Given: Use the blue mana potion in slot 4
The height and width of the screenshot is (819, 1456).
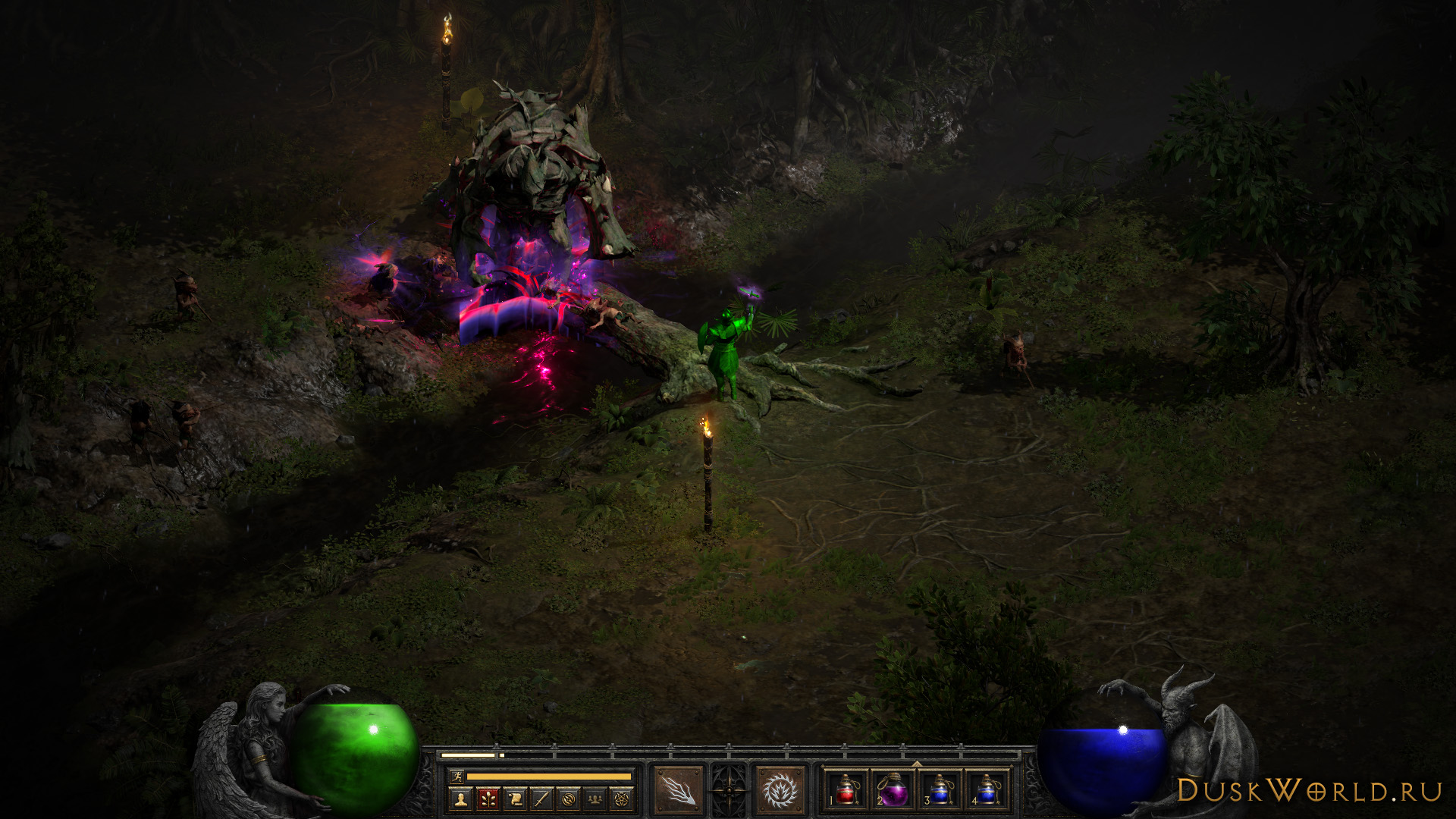Looking at the screenshot, I should [987, 790].
